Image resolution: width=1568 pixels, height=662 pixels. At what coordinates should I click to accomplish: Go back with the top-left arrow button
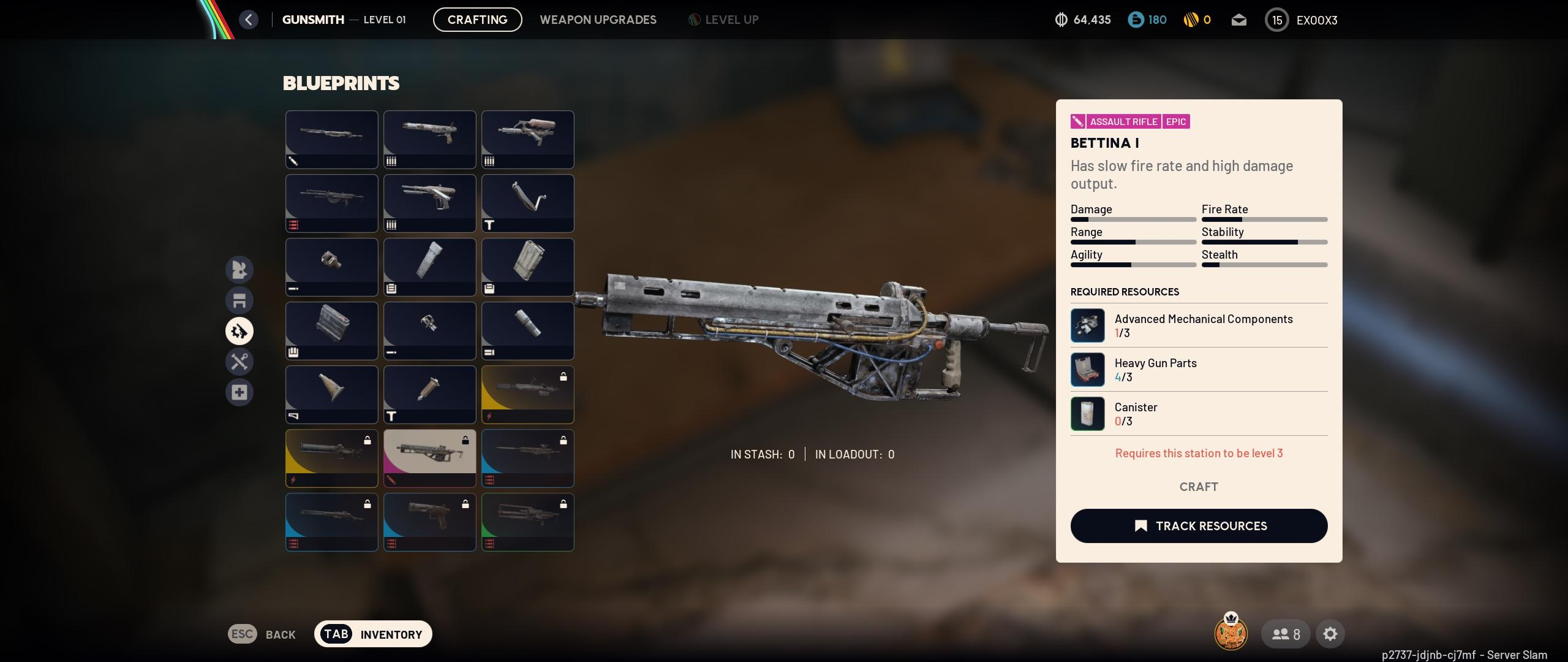pyautogui.click(x=249, y=20)
